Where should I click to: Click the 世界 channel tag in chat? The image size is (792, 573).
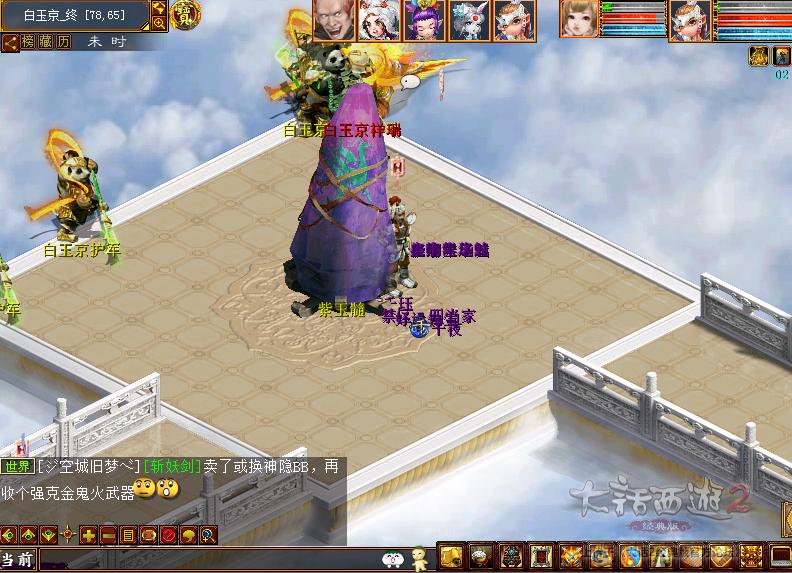[x=17, y=466]
